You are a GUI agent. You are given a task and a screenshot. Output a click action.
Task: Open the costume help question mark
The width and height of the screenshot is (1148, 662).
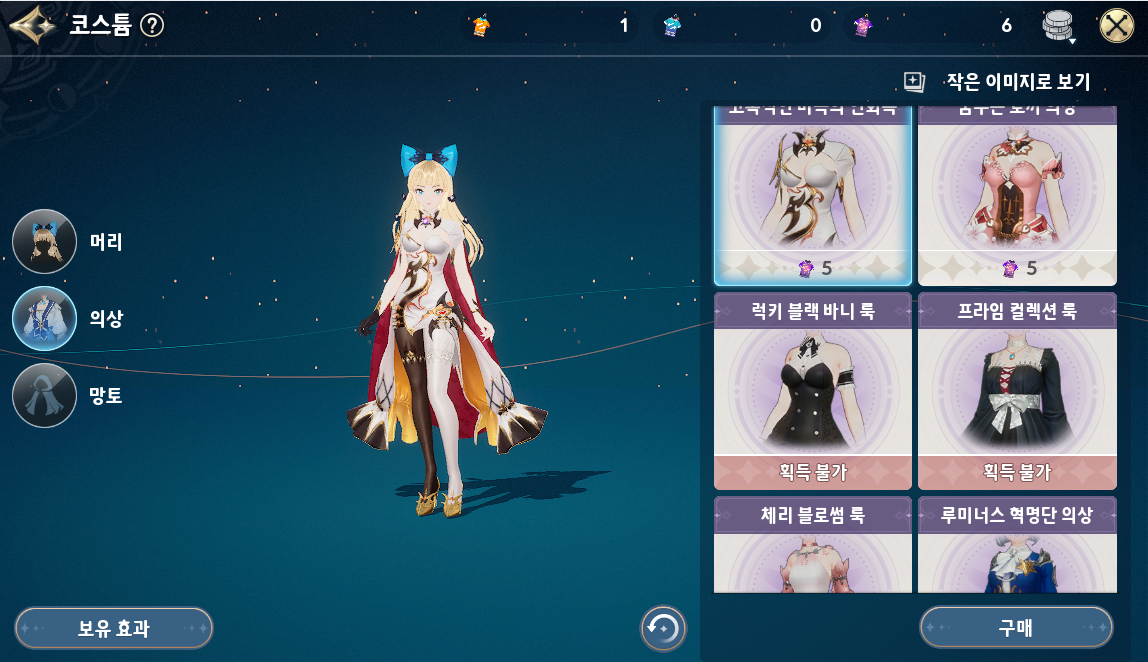[152, 25]
